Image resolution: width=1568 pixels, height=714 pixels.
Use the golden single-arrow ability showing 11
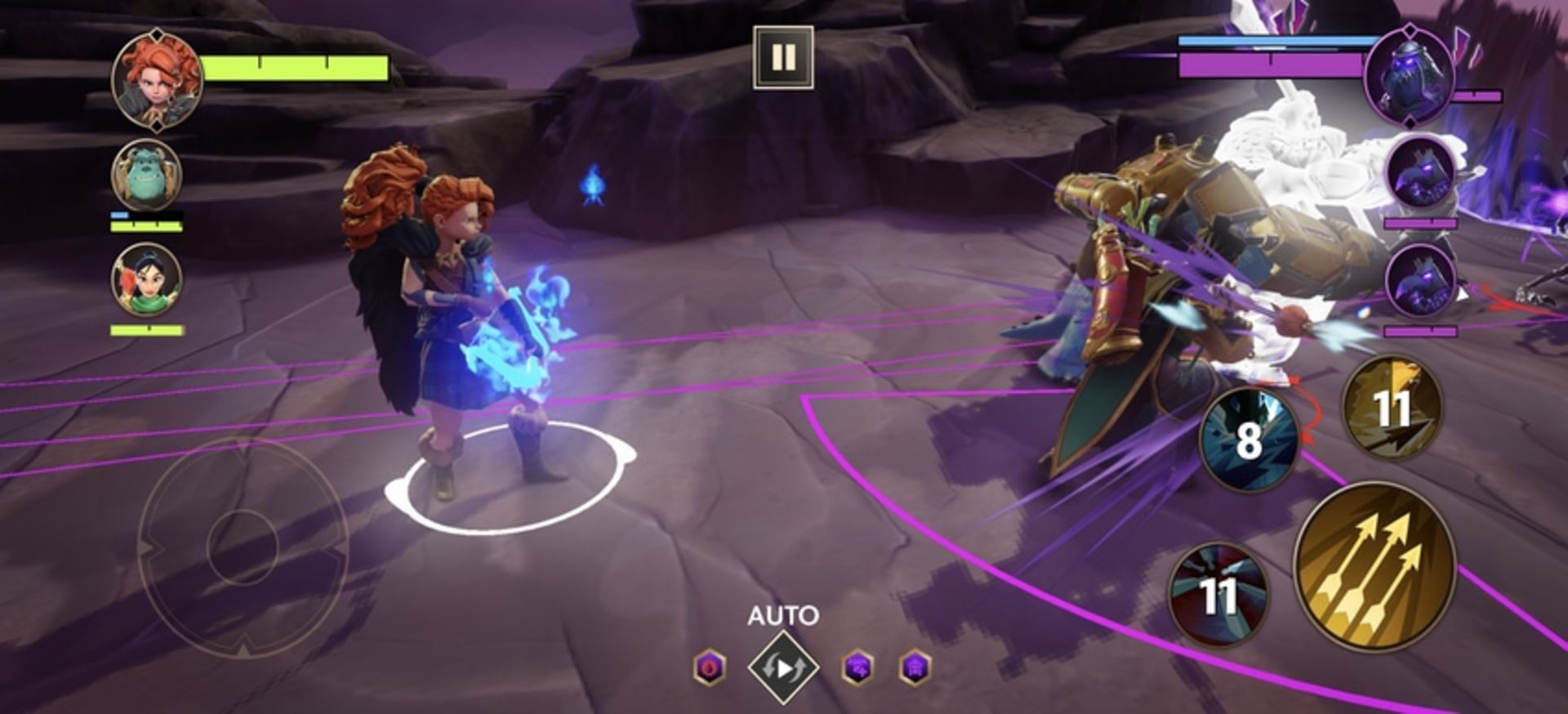click(x=1392, y=407)
